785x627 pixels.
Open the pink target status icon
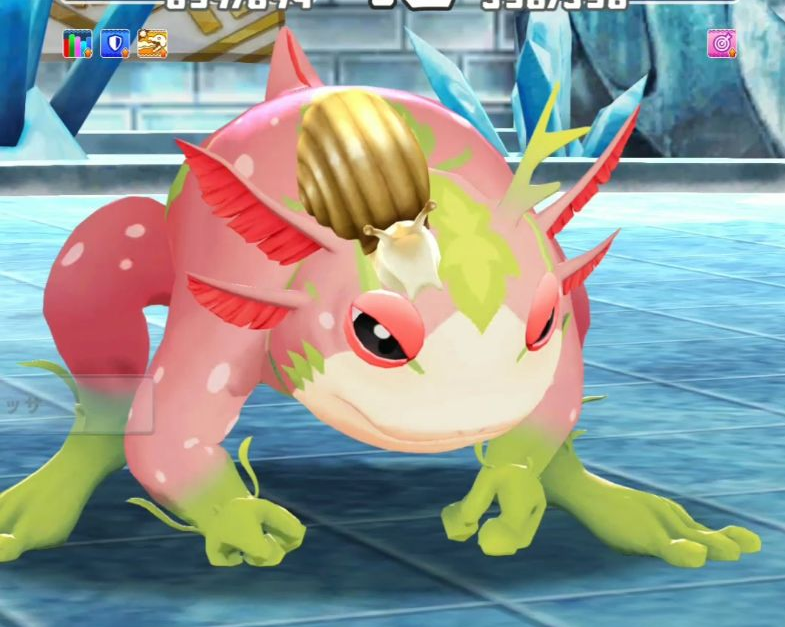click(x=721, y=44)
